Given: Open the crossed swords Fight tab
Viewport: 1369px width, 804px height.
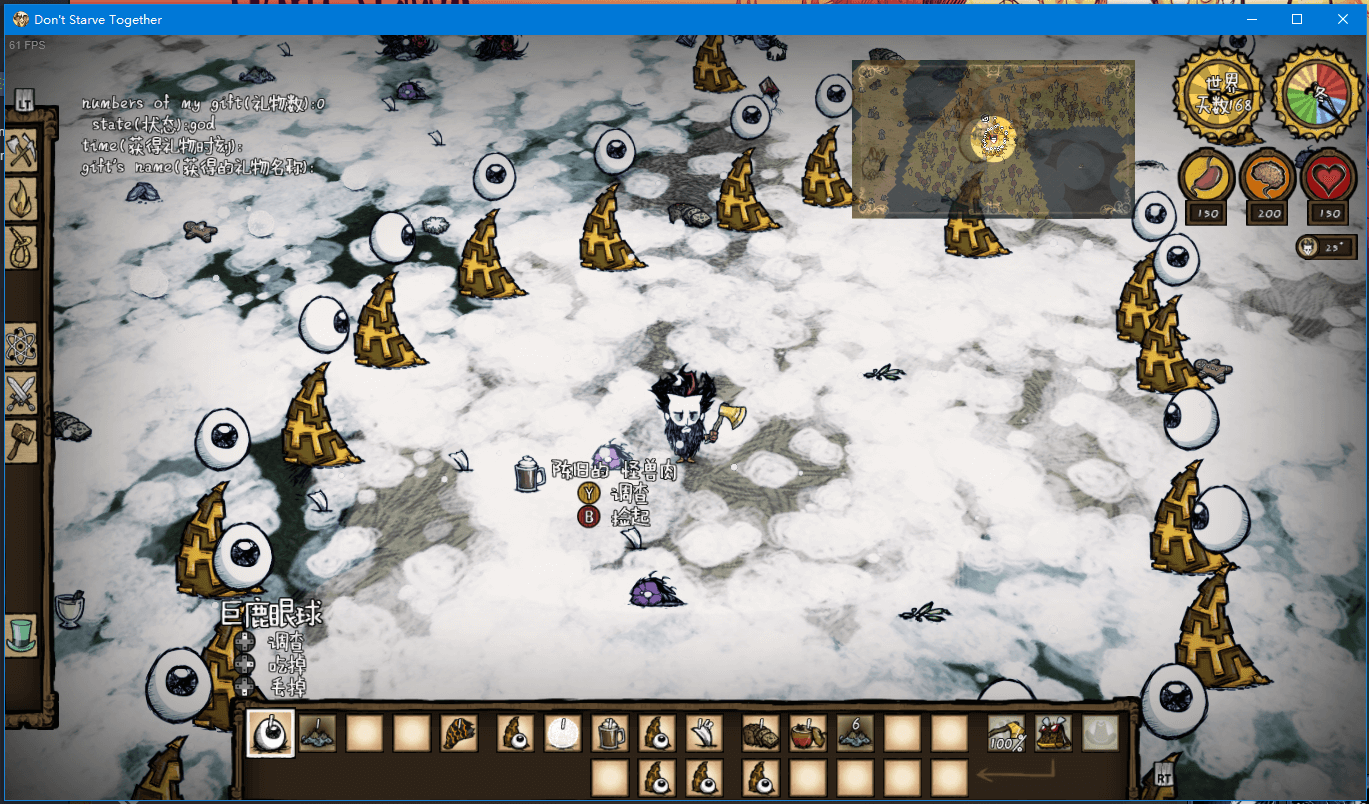Looking at the screenshot, I should point(21,392).
